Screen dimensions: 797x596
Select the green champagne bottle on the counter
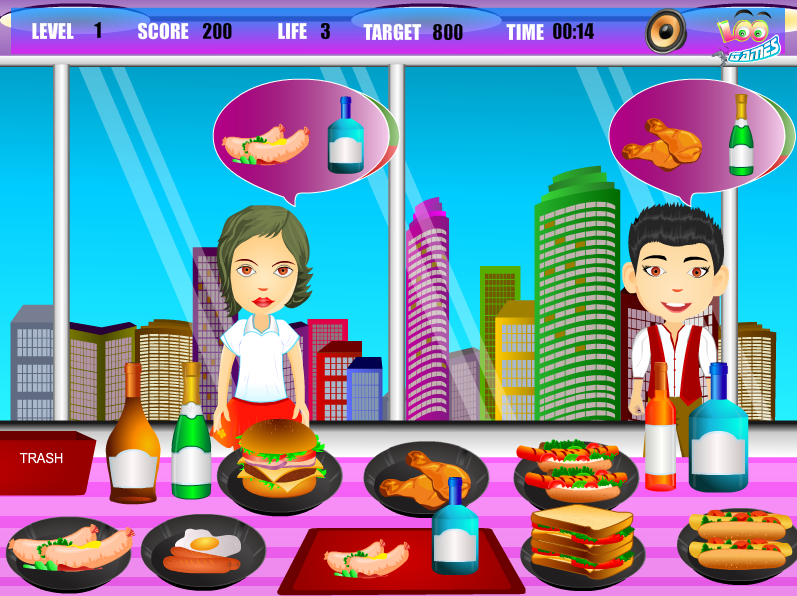pos(191,435)
